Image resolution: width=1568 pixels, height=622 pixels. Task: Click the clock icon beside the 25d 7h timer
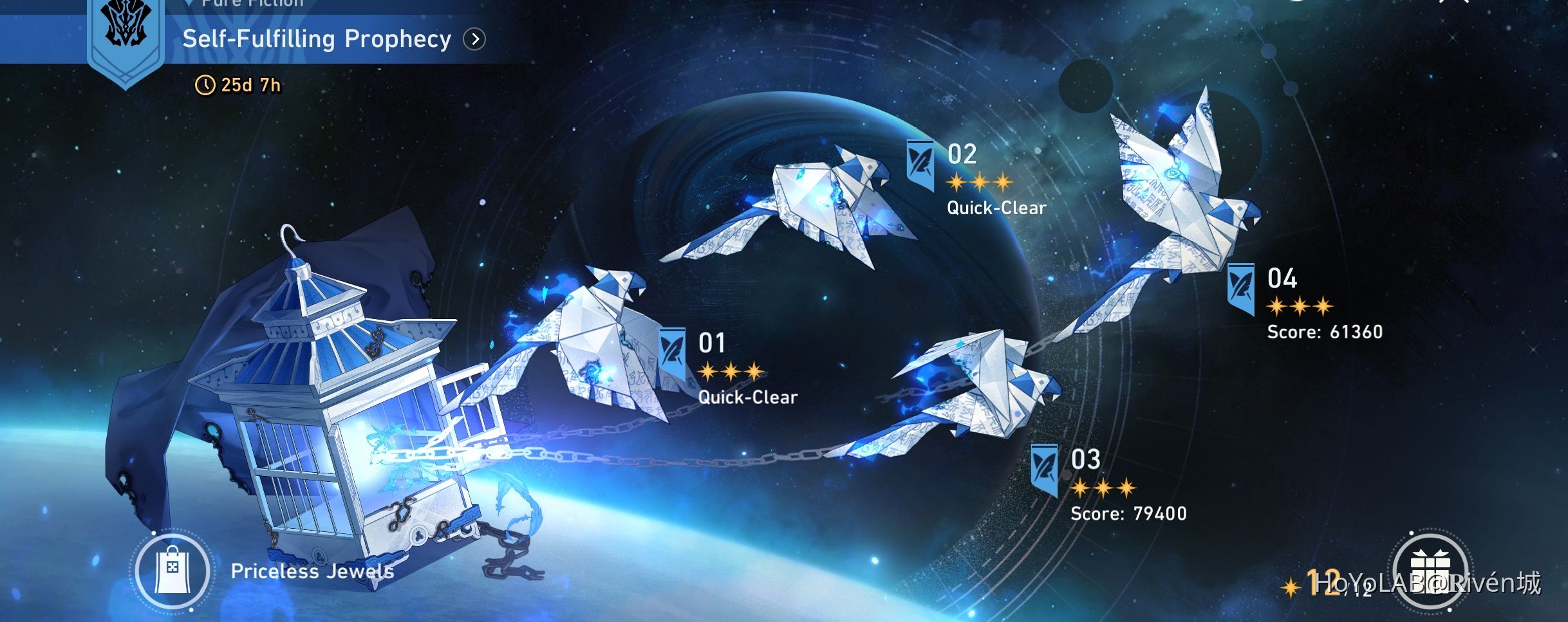(205, 84)
